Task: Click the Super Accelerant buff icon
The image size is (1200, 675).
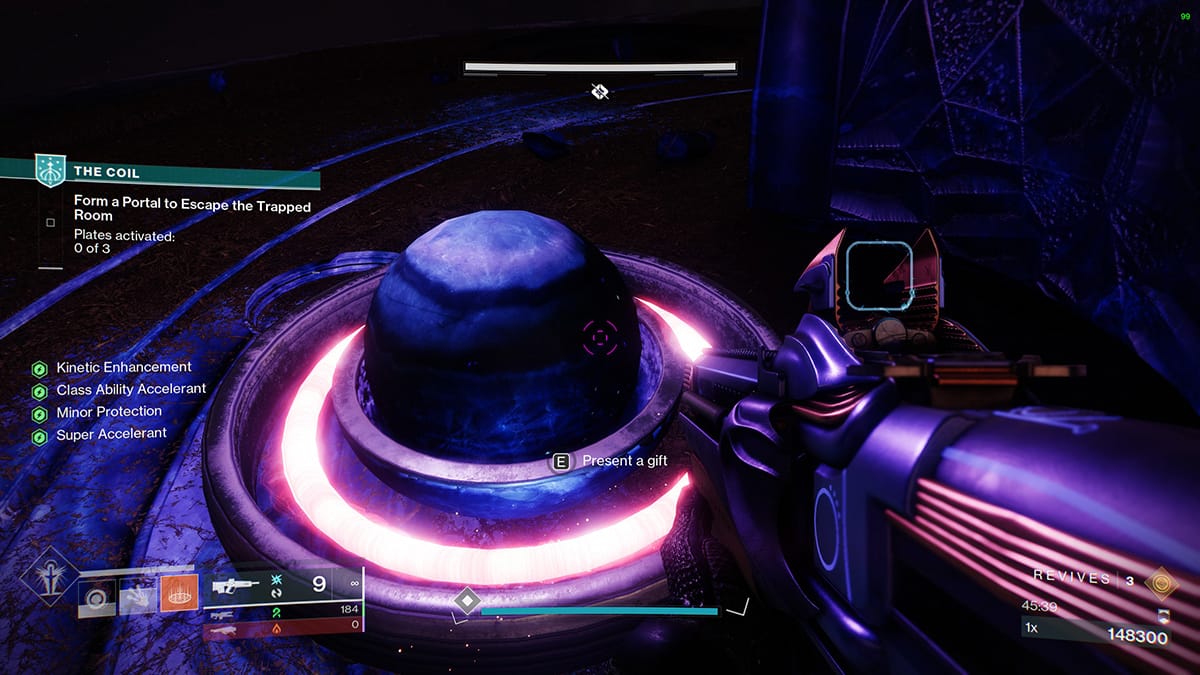Action: (x=40, y=436)
